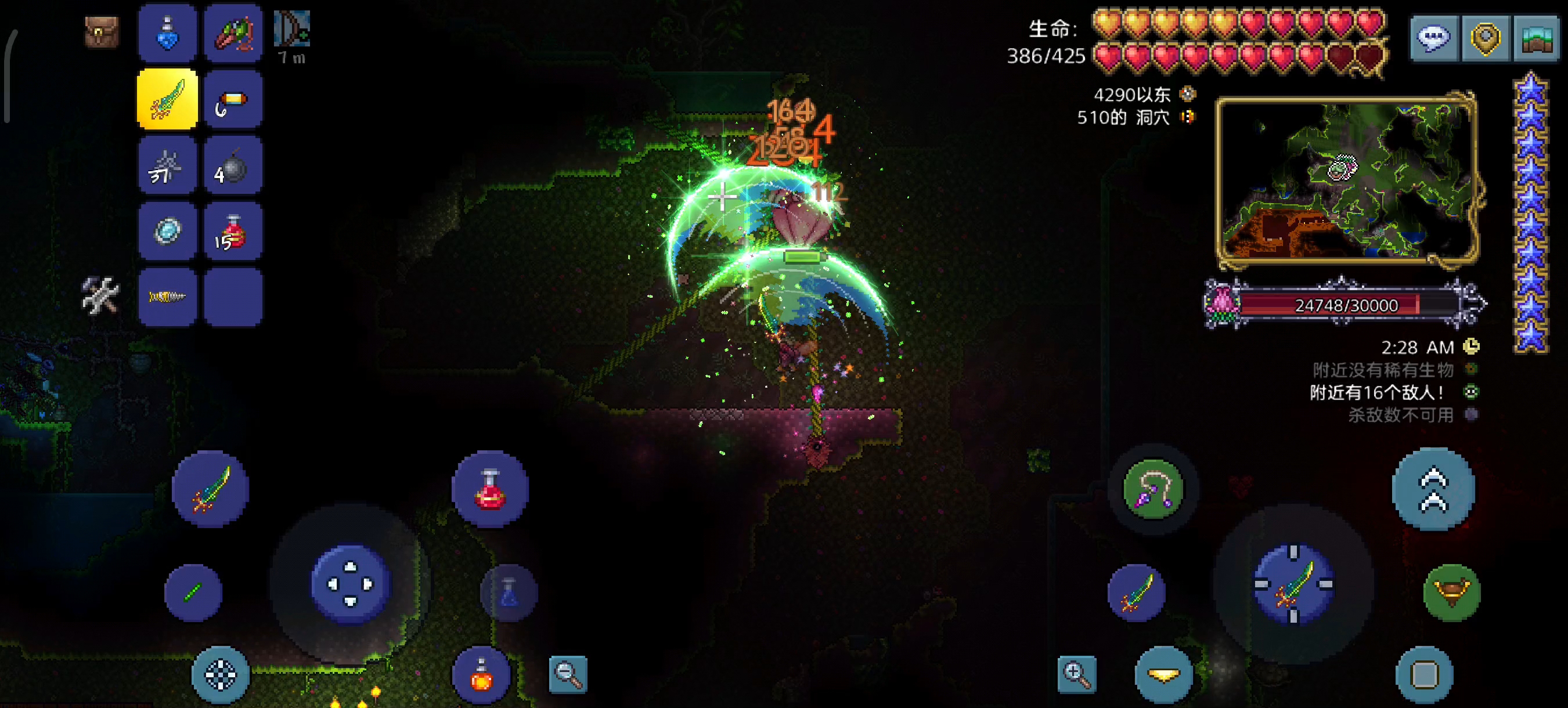Open the world map landscape button
1568x708 pixels.
coord(1536,39)
